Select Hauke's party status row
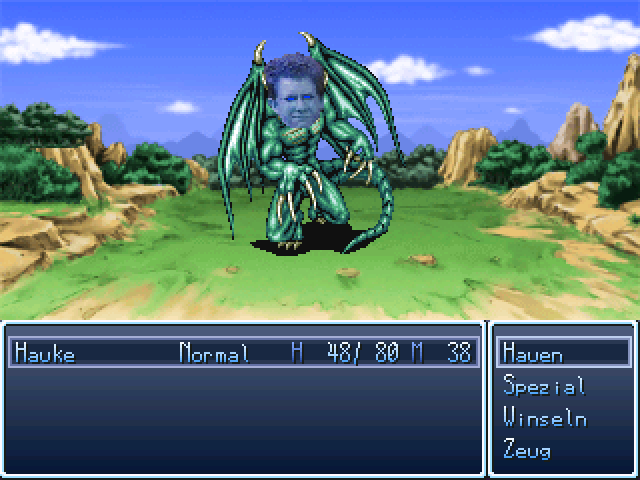 tap(242, 353)
